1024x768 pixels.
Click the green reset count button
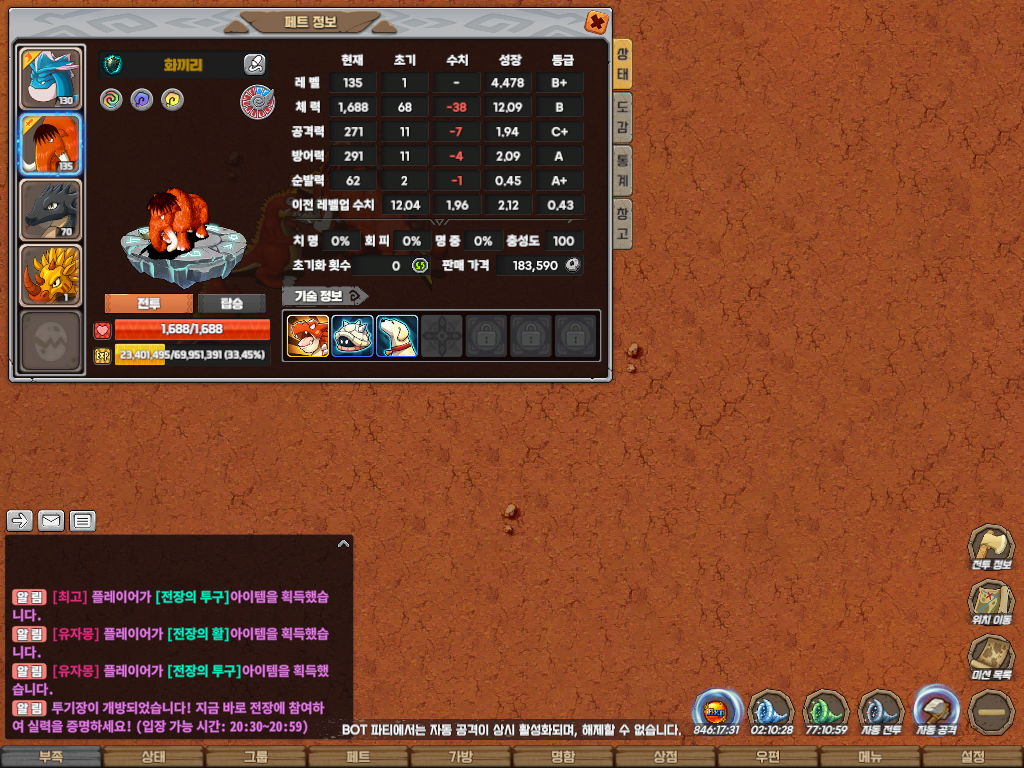[x=420, y=266]
